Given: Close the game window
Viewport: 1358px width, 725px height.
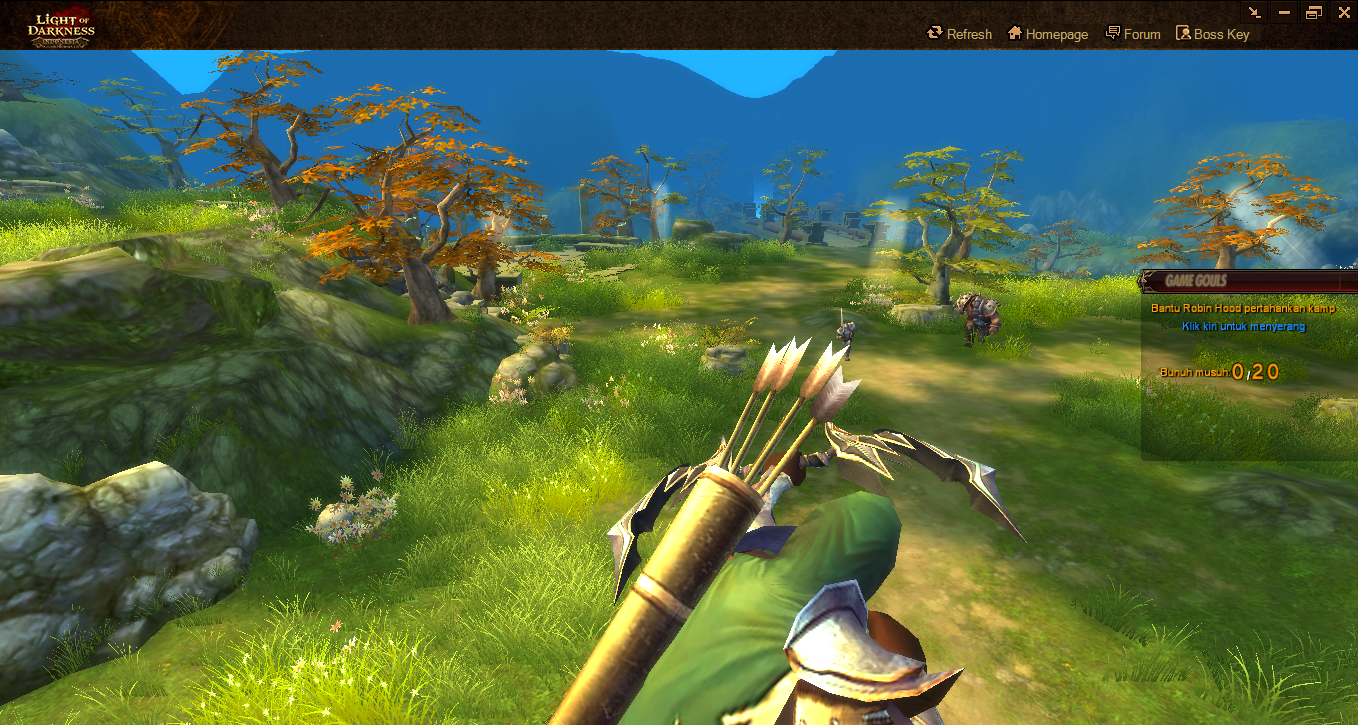Looking at the screenshot, I should click(x=1341, y=12).
